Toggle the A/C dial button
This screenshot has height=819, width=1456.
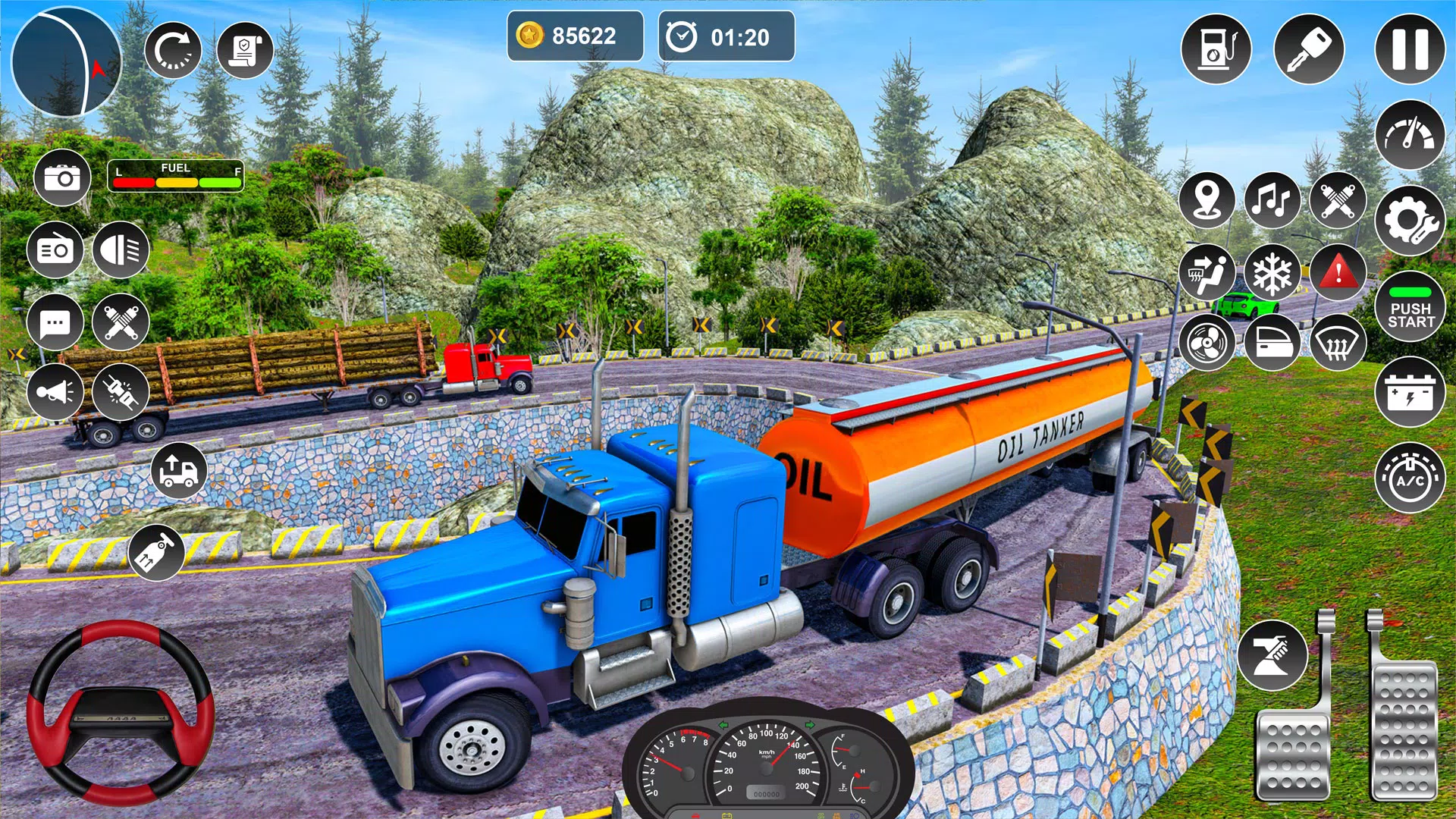pos(1410,479)
